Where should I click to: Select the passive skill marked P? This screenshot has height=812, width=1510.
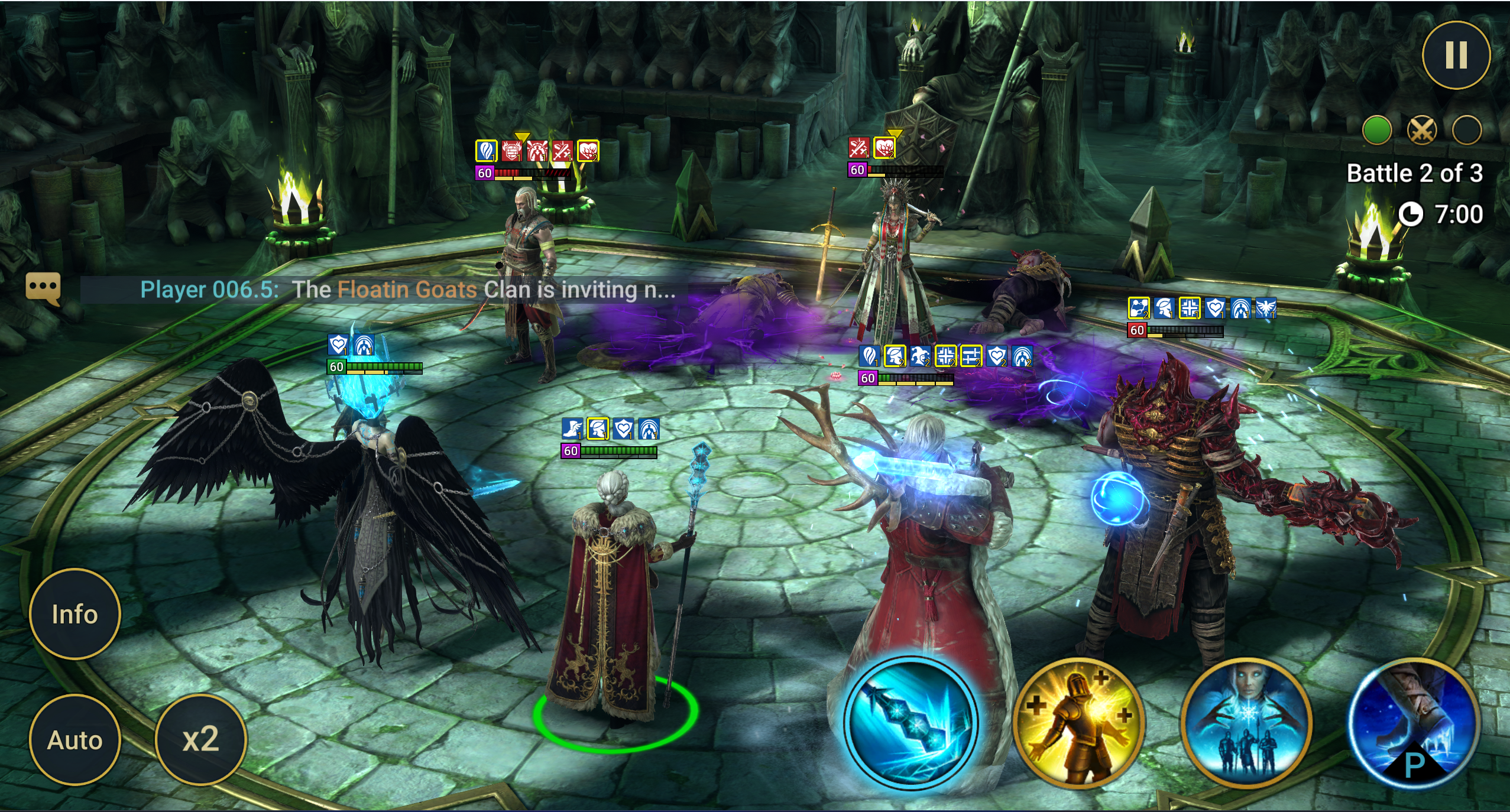pos(1414,722)
